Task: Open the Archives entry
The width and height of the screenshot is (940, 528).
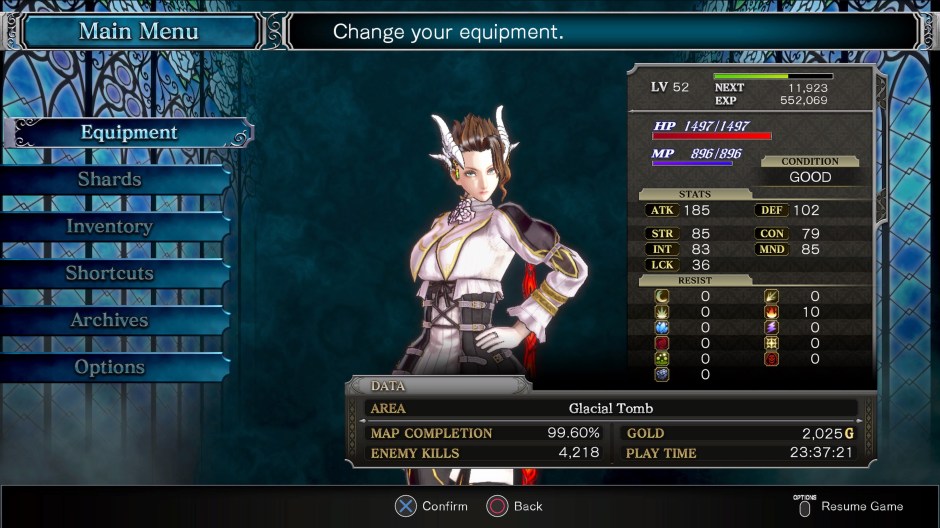Action: [x=110, y=321]
